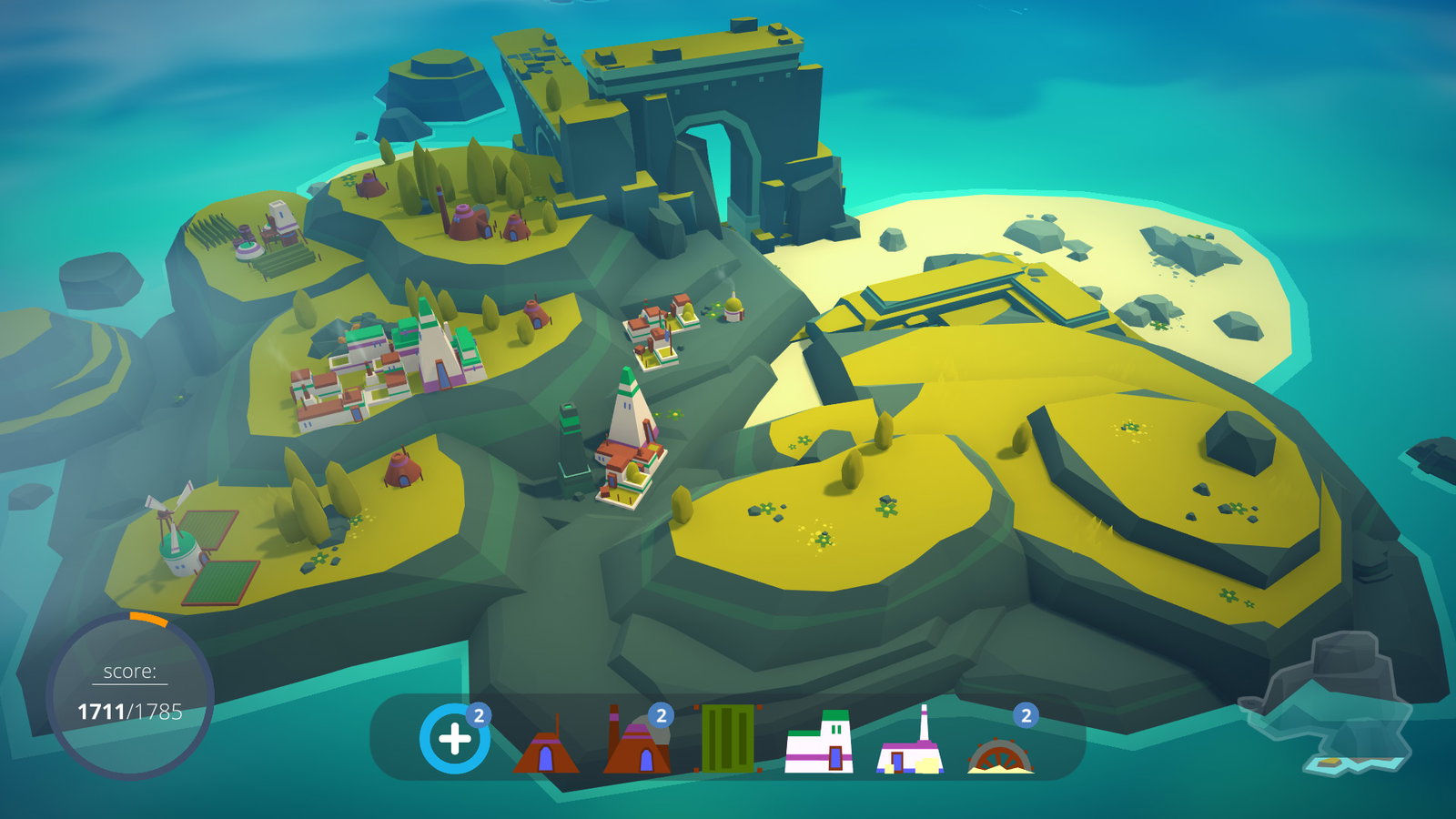
Task: Click the '2' badge on the gold mine
Action: point(1025,714)
